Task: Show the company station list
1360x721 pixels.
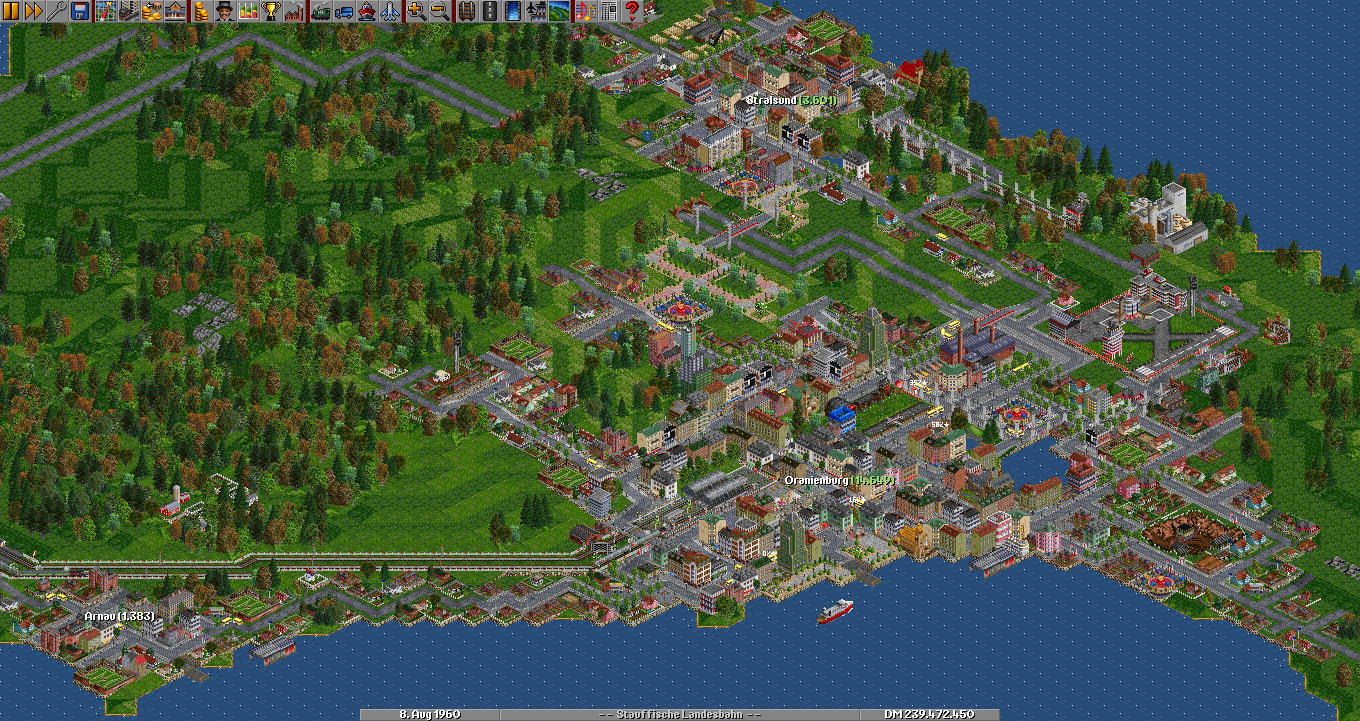Action: tap(173, 11)
